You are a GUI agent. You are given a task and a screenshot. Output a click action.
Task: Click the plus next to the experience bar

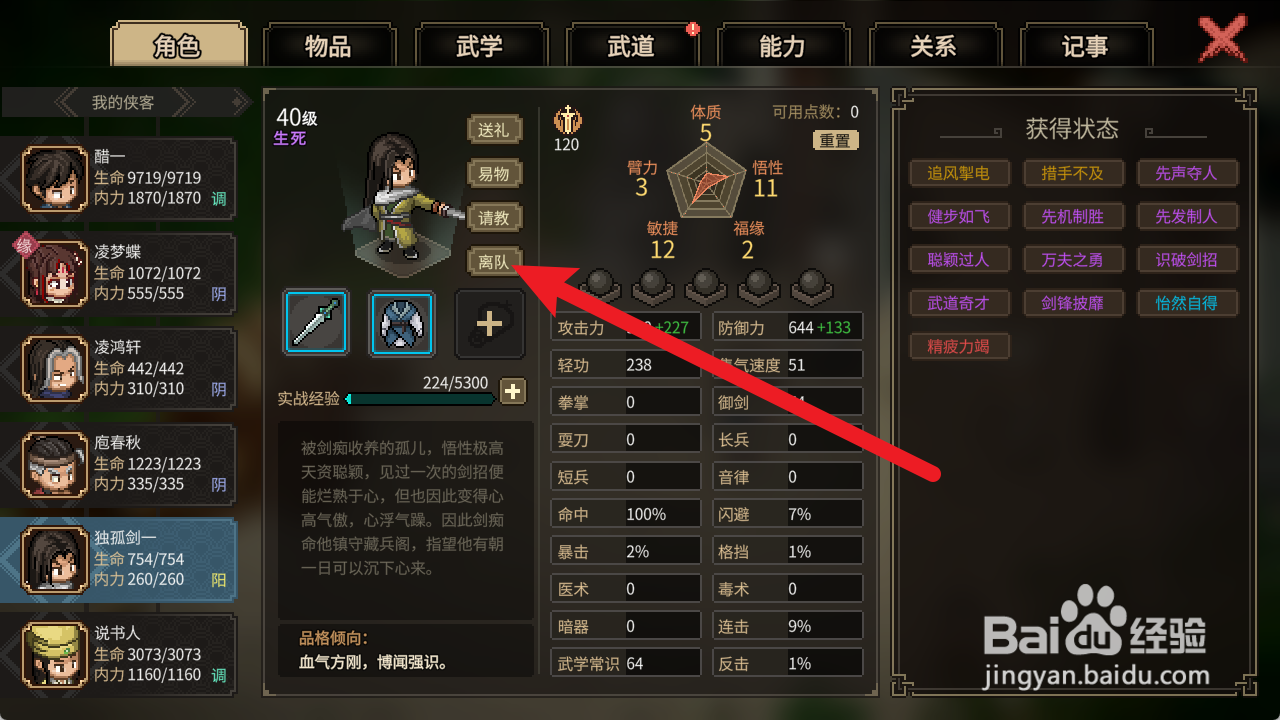point(513,391)
